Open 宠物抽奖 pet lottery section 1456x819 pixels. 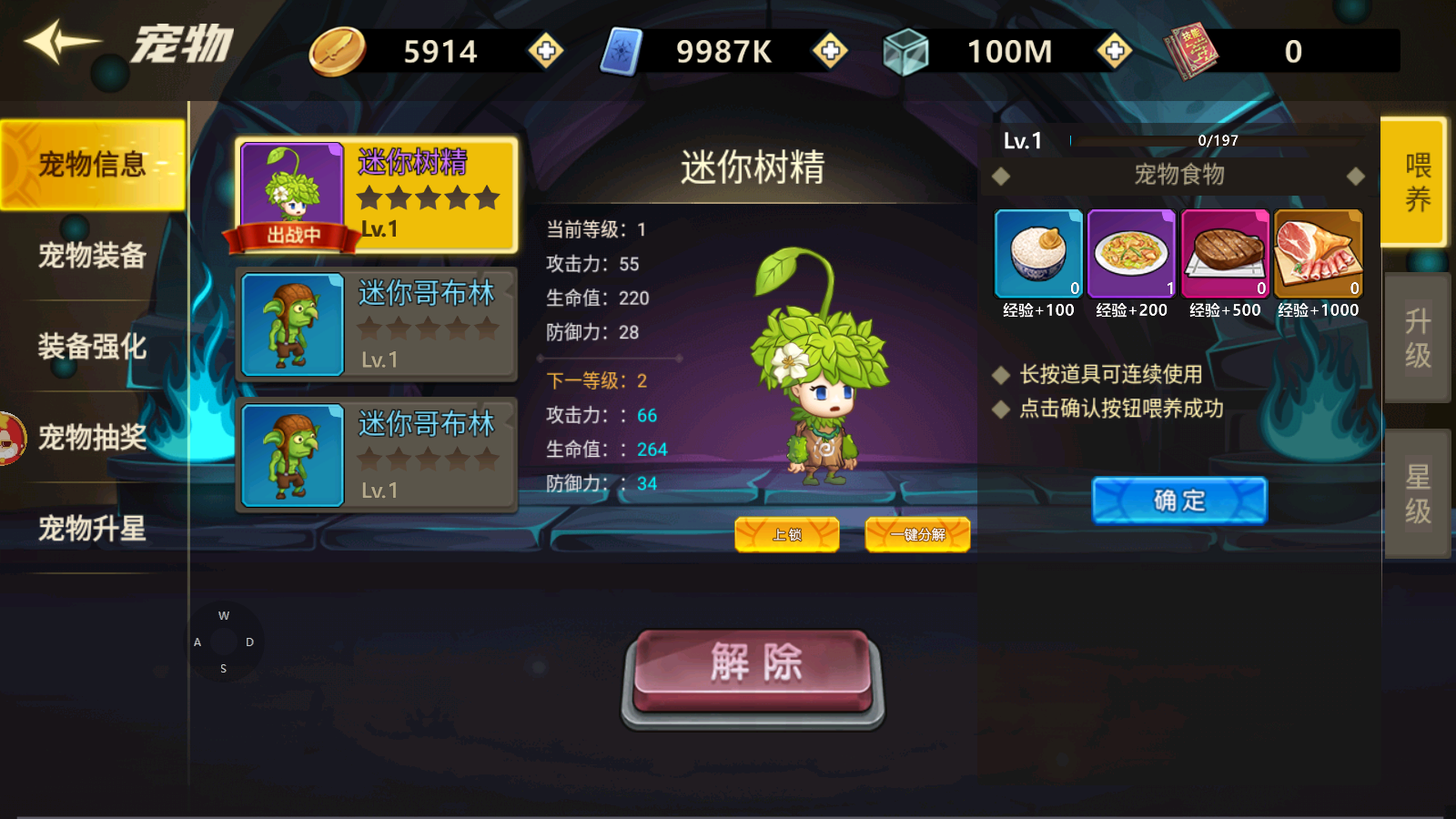click(x=91, y=439)
